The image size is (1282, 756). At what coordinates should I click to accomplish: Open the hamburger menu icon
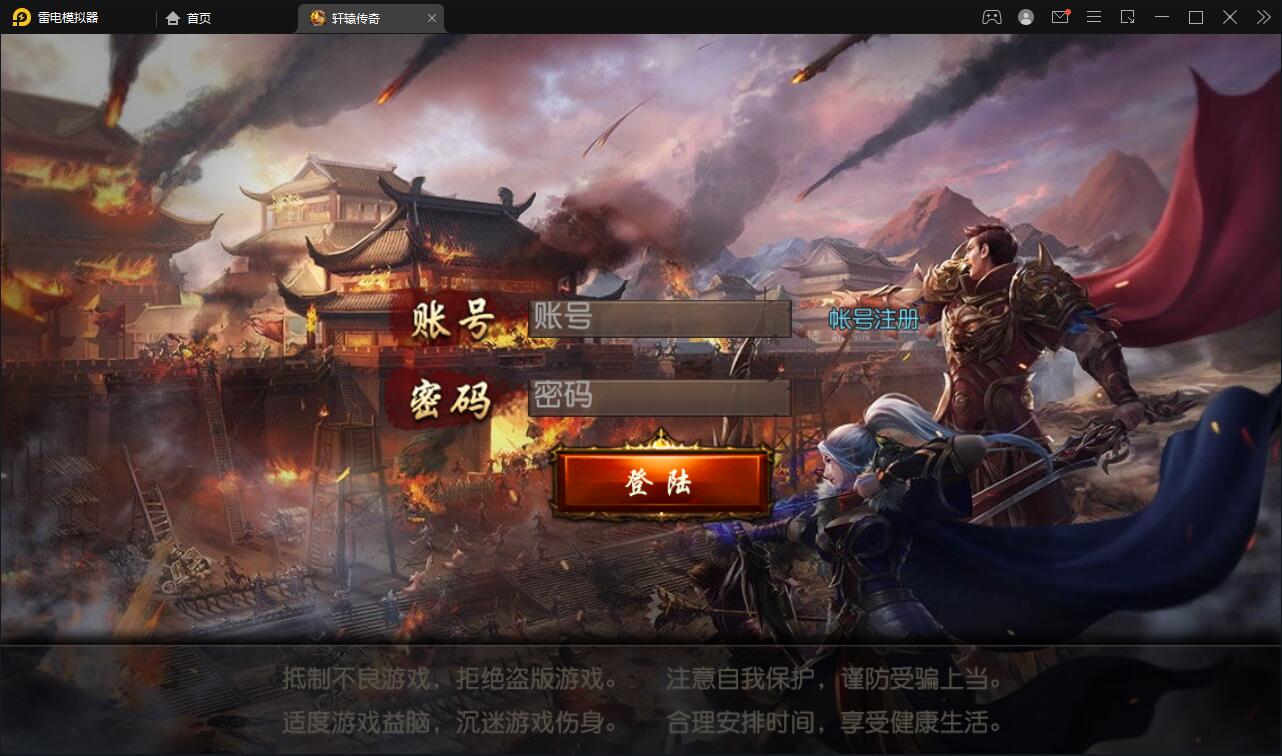tap(1094, 17)
